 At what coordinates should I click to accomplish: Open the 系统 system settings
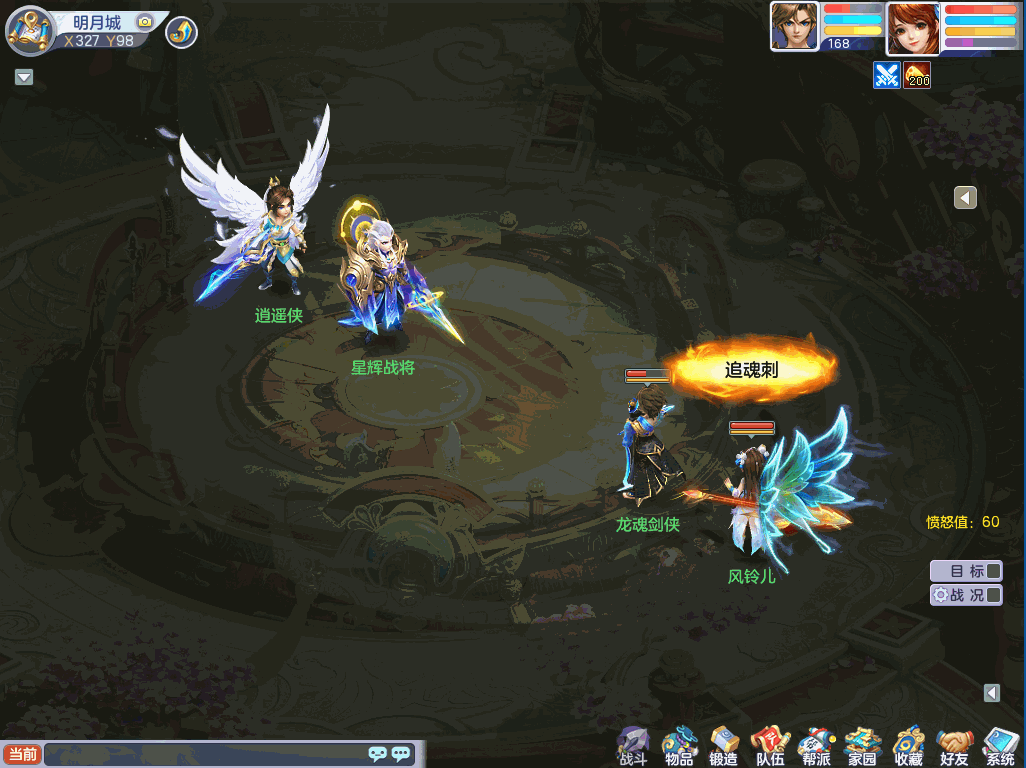click(1000, 745)
